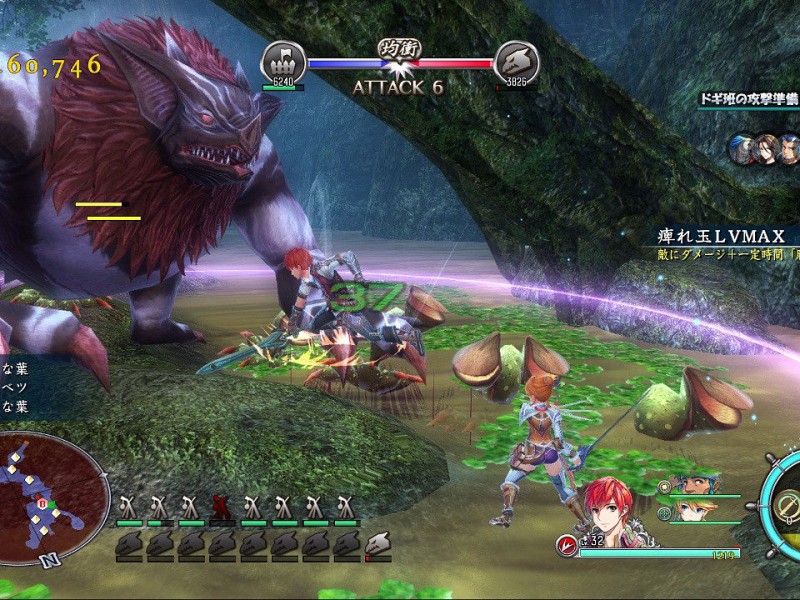Click the beast enemy force icon
Screen dimensions: 800x600
[x=517, y=60]
